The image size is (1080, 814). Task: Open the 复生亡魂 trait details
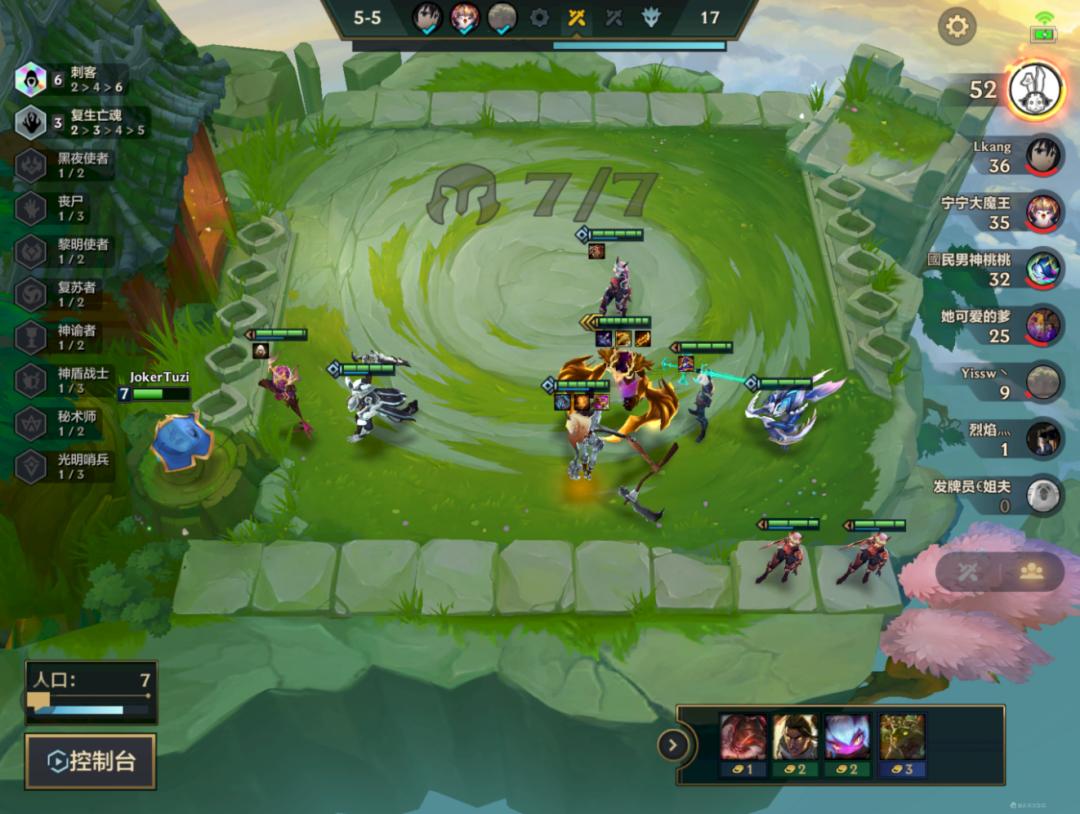(x=32, y=122)
